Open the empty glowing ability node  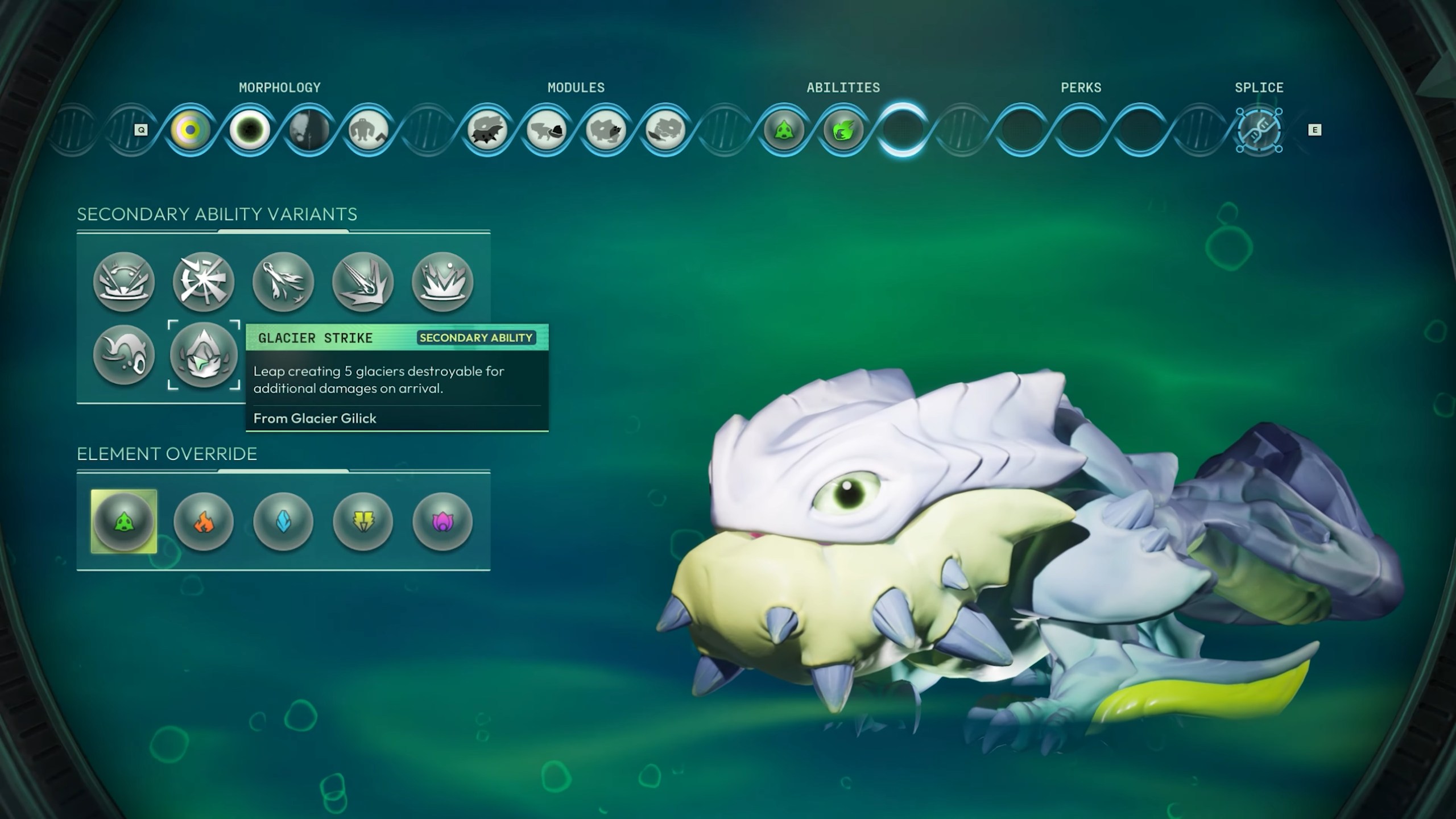pyautogui.click(x=903, y=130)
